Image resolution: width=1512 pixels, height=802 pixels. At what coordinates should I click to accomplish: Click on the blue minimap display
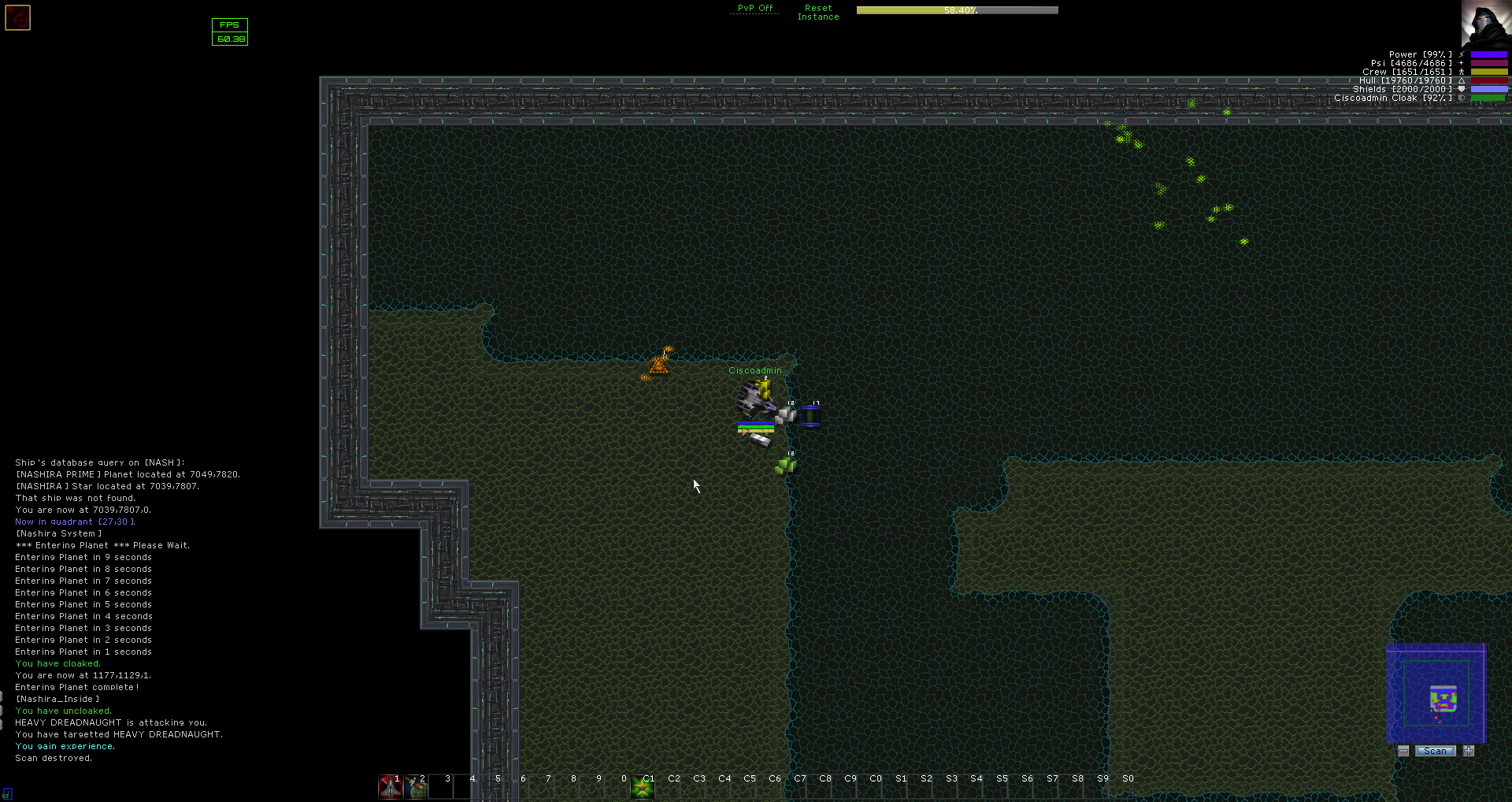pos(1436,693)
